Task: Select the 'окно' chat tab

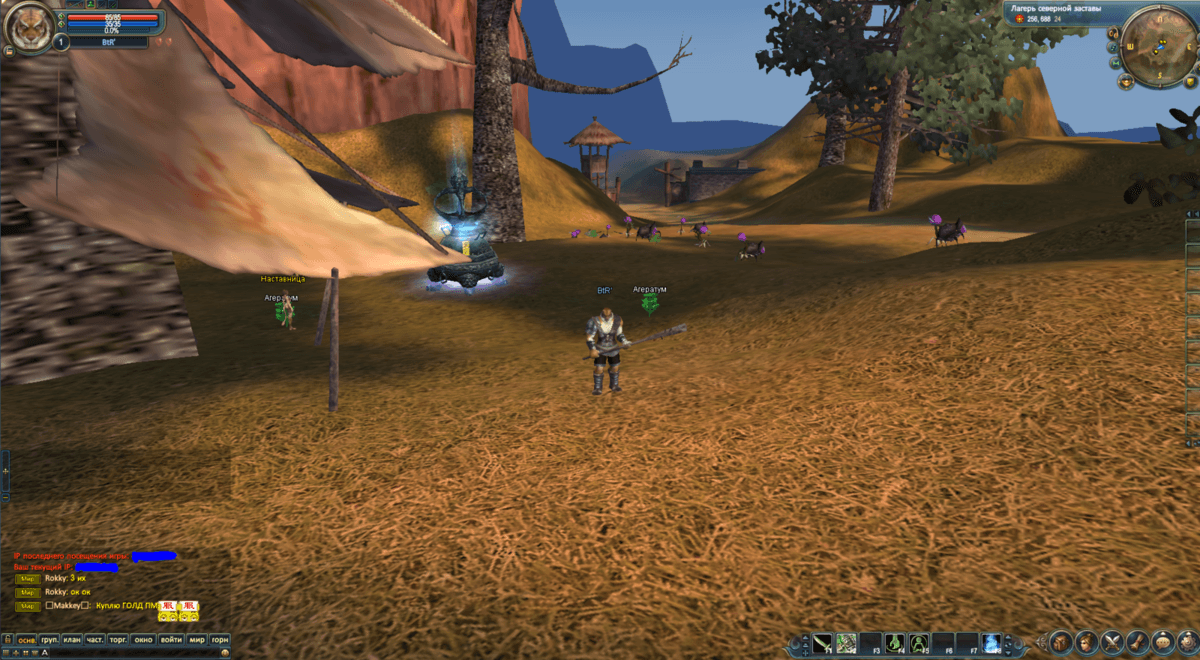Action: [144, 639]
